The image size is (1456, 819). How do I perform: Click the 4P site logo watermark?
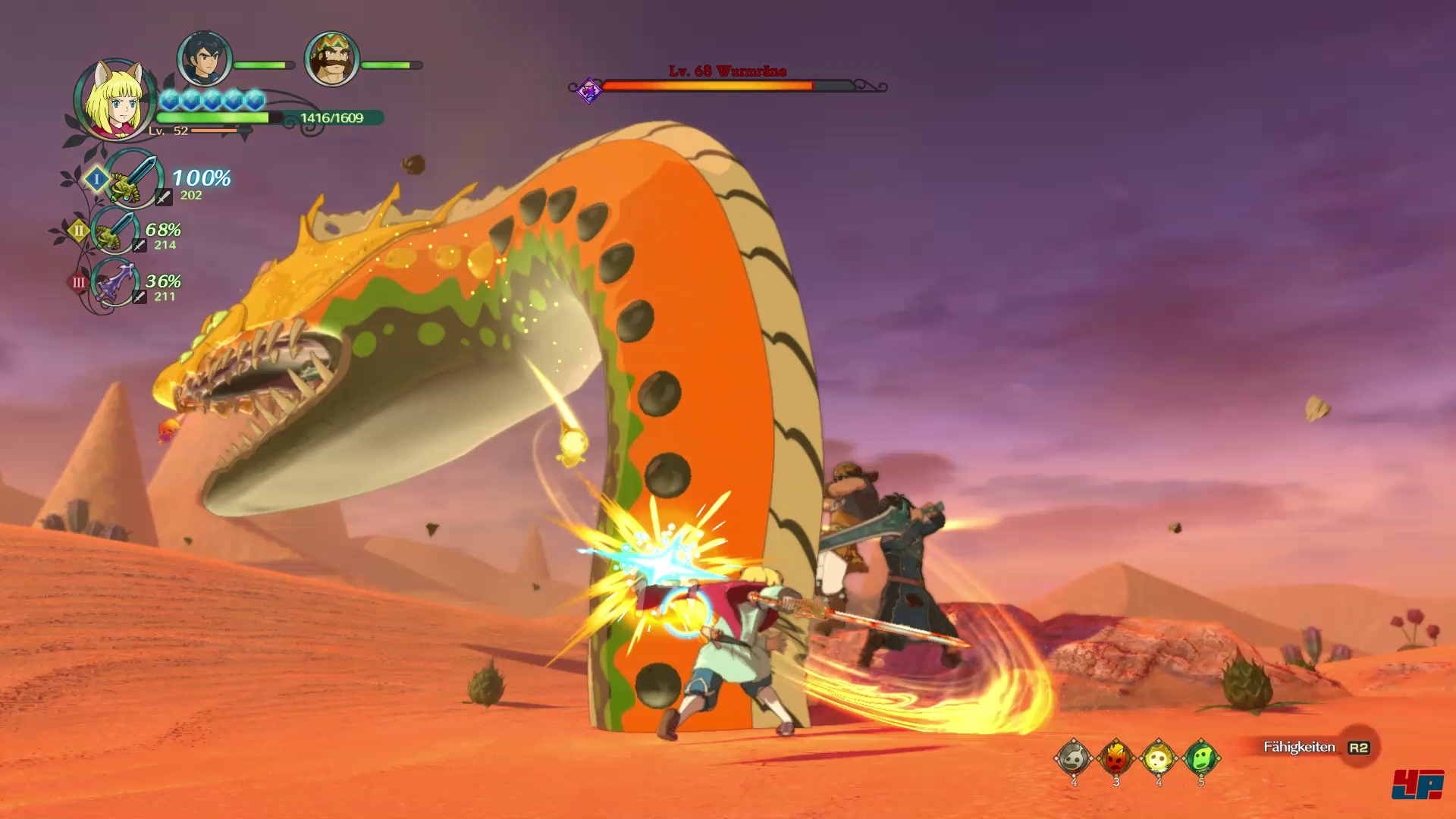tap(1417, 784)
